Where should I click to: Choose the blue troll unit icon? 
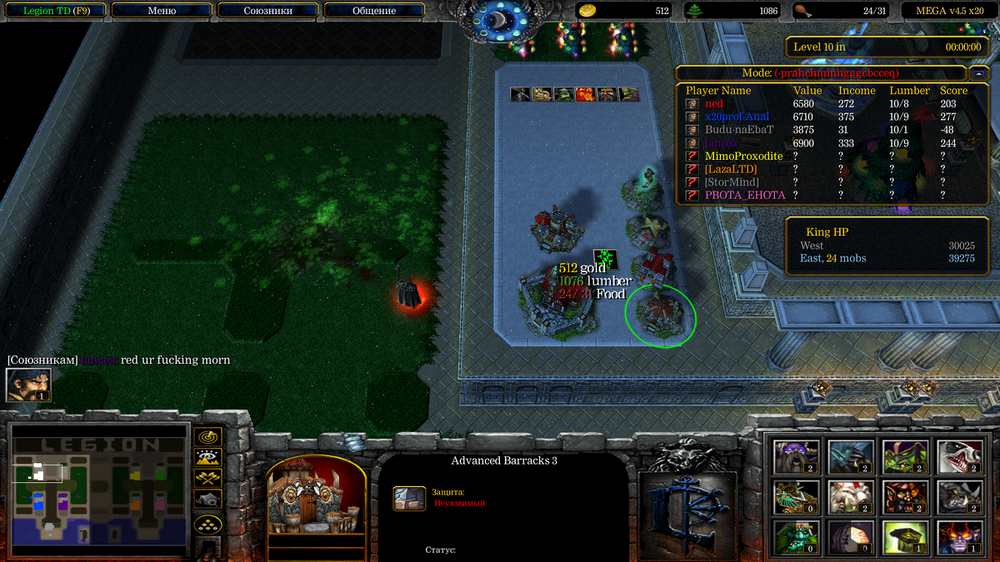tap(850, 456)
